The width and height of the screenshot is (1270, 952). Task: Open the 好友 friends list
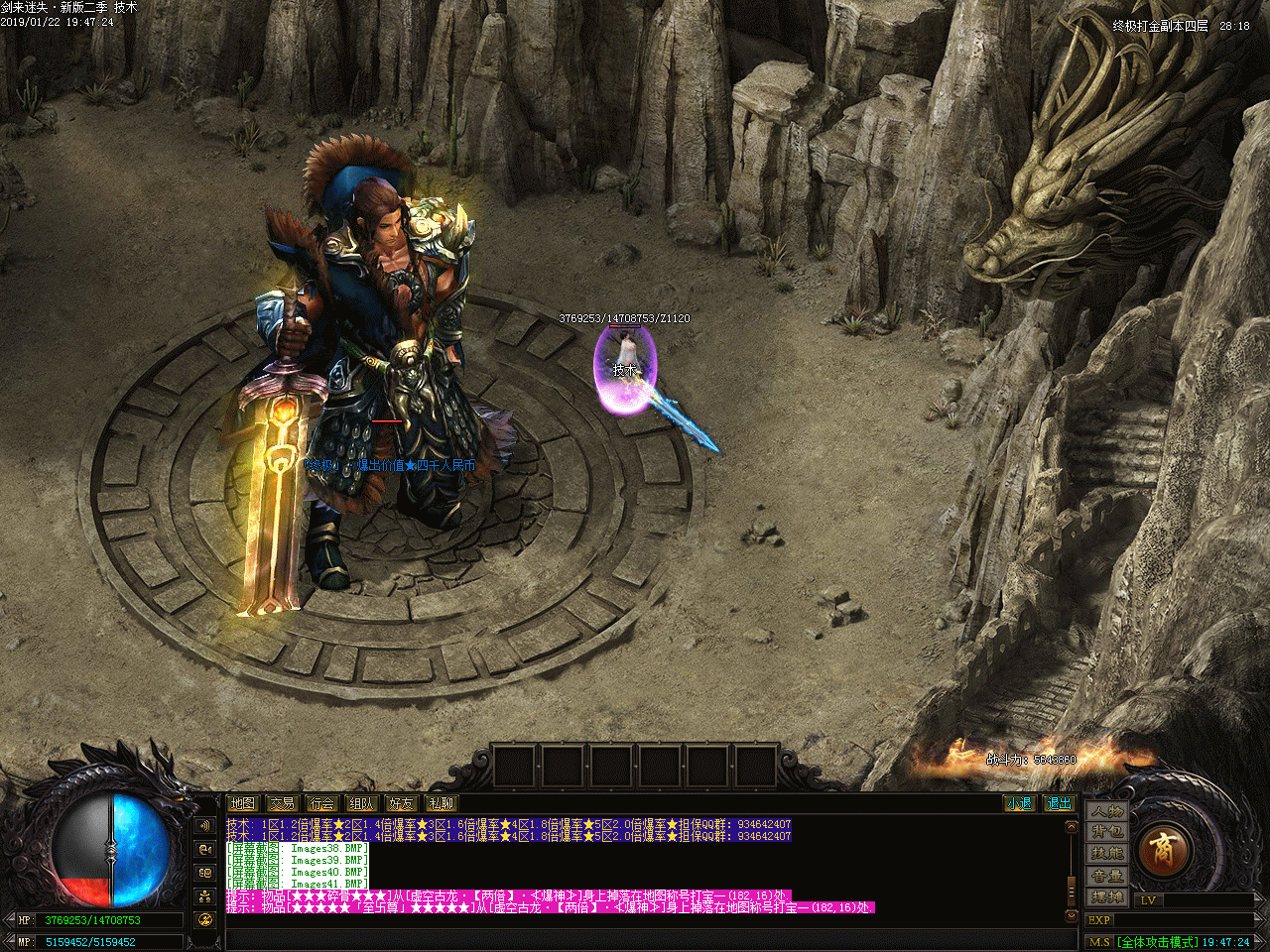coord(401,803)
